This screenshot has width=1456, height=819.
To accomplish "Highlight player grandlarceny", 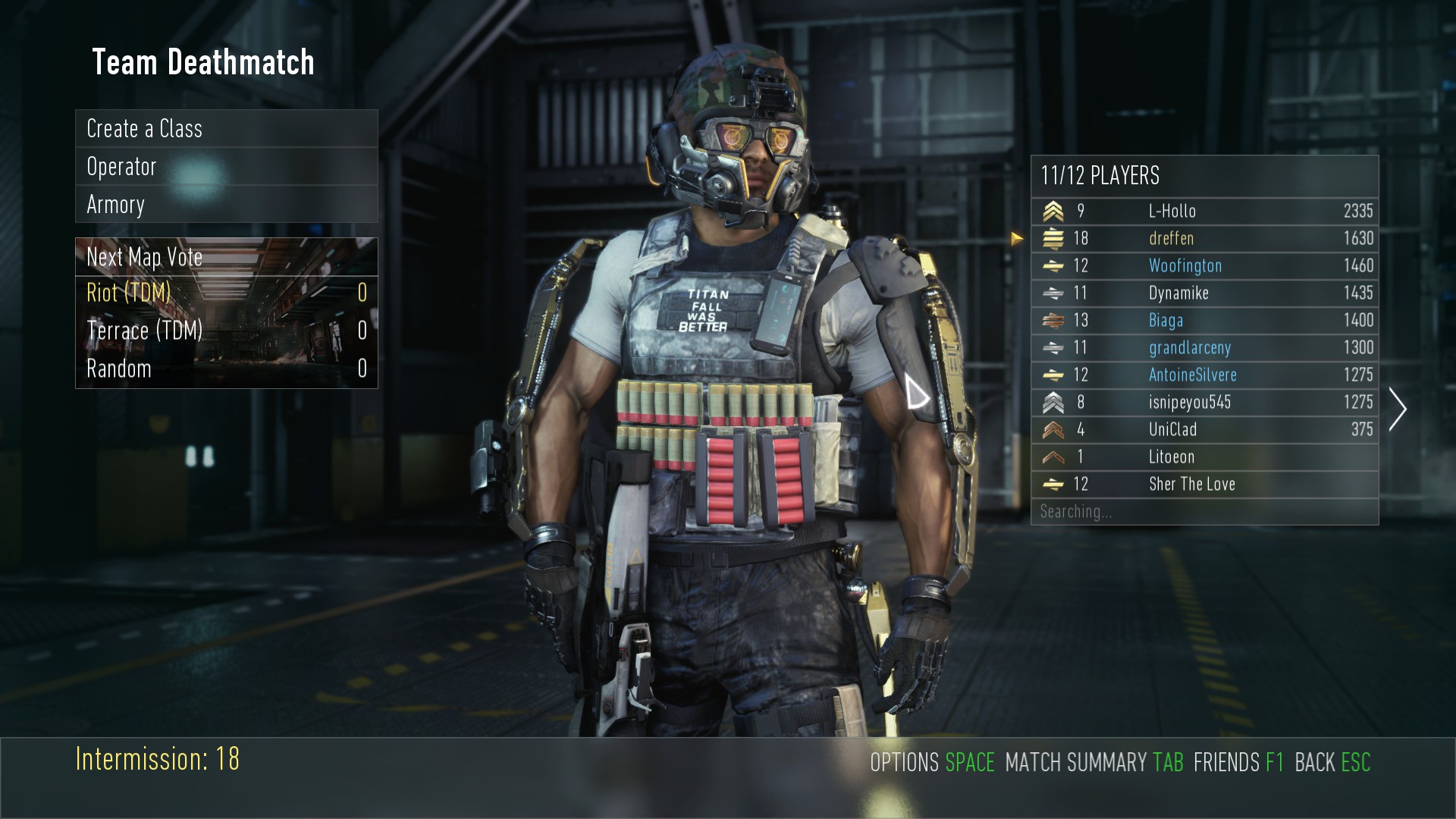I will coord(1204,347).
